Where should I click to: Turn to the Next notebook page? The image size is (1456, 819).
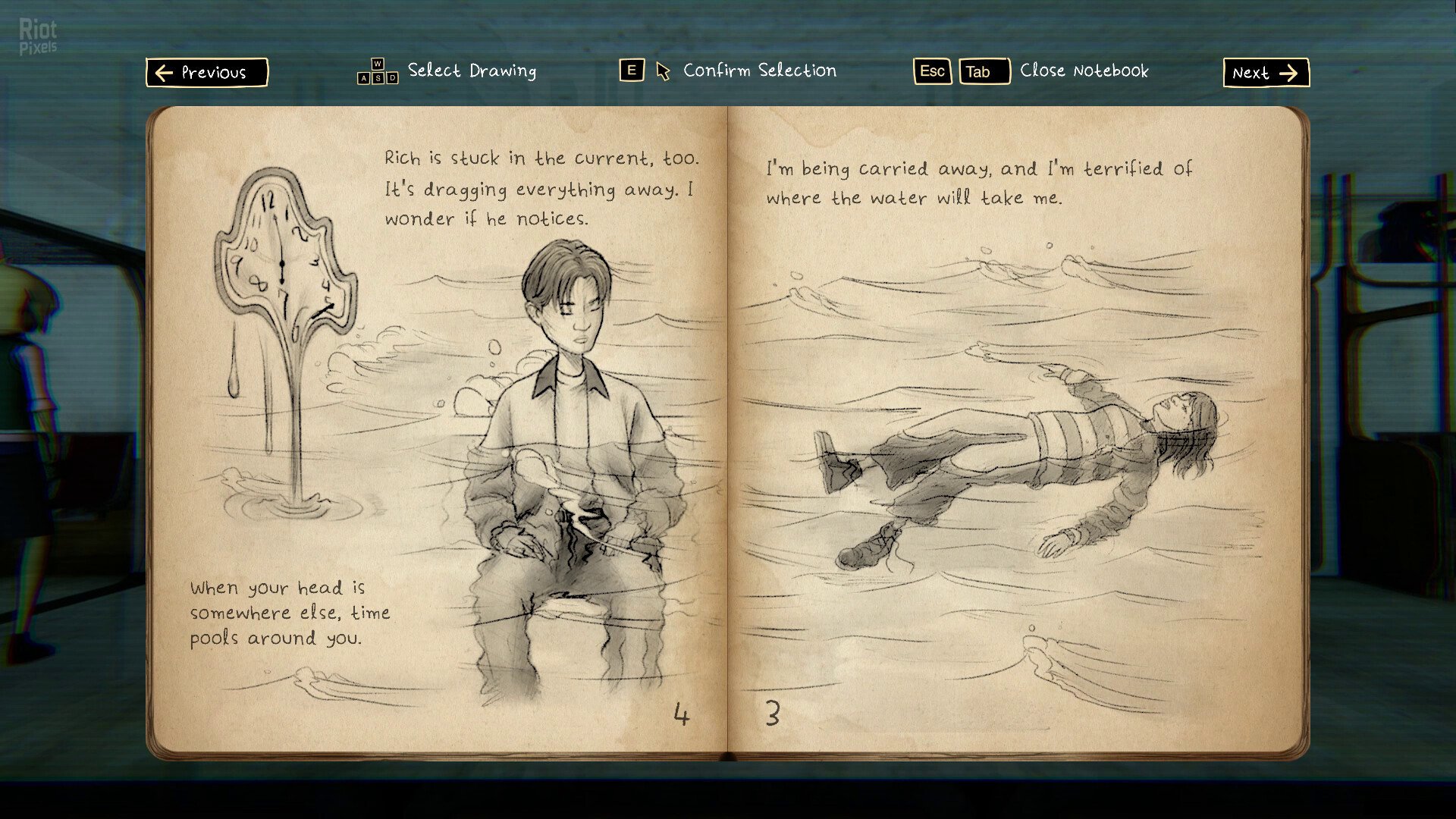click(1265, 73)
